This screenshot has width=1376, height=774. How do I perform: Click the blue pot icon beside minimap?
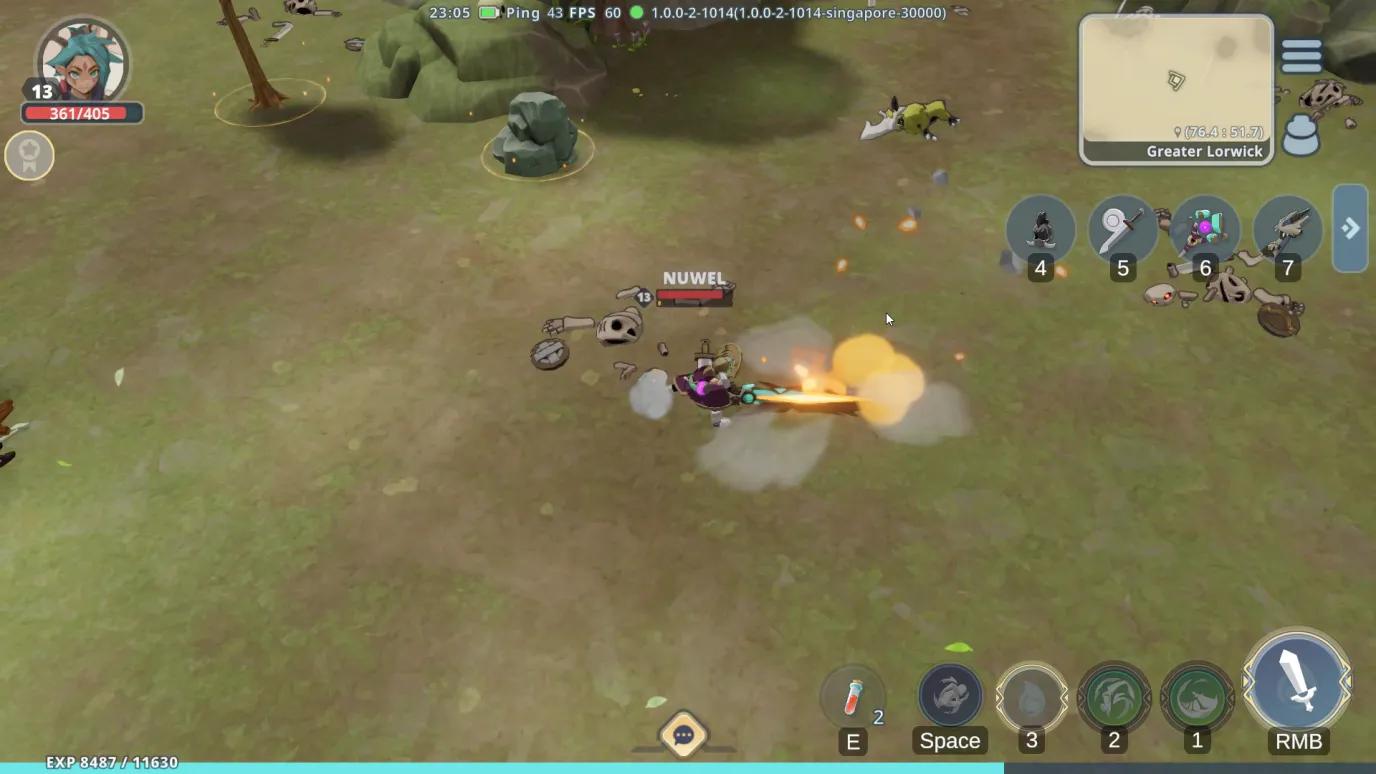1301,135
